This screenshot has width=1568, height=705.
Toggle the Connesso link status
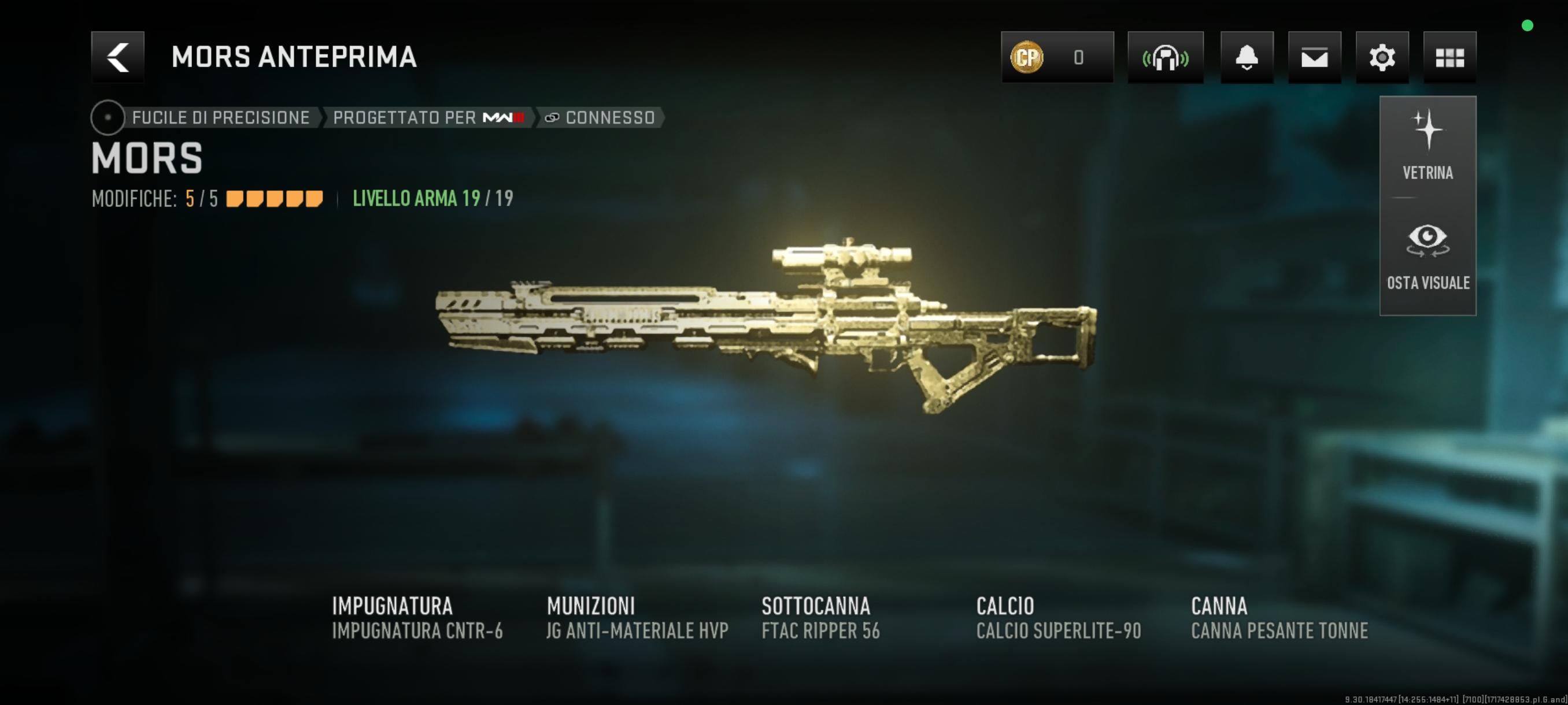click(600, 117)
